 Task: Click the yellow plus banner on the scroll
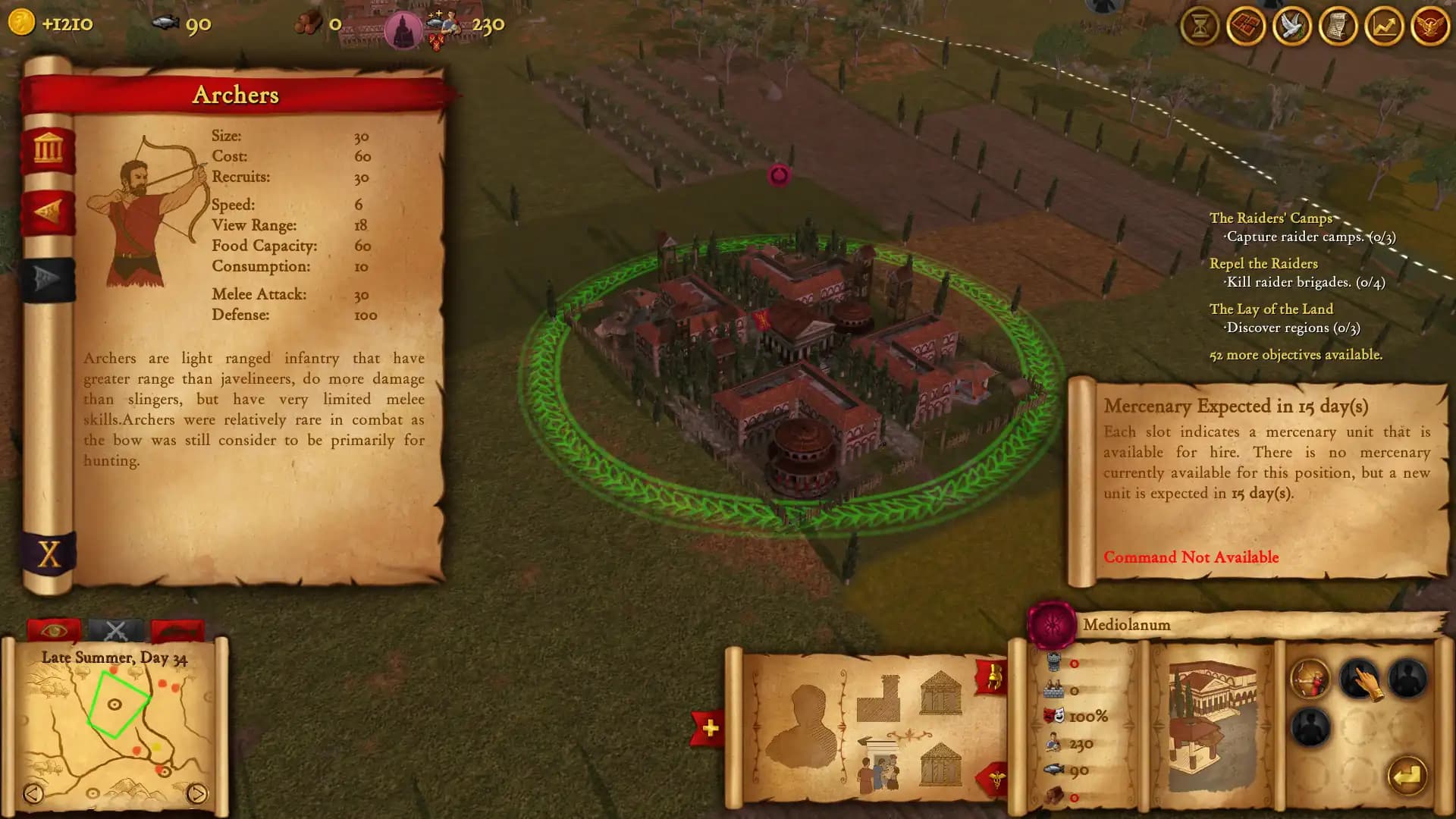point(709,726)
